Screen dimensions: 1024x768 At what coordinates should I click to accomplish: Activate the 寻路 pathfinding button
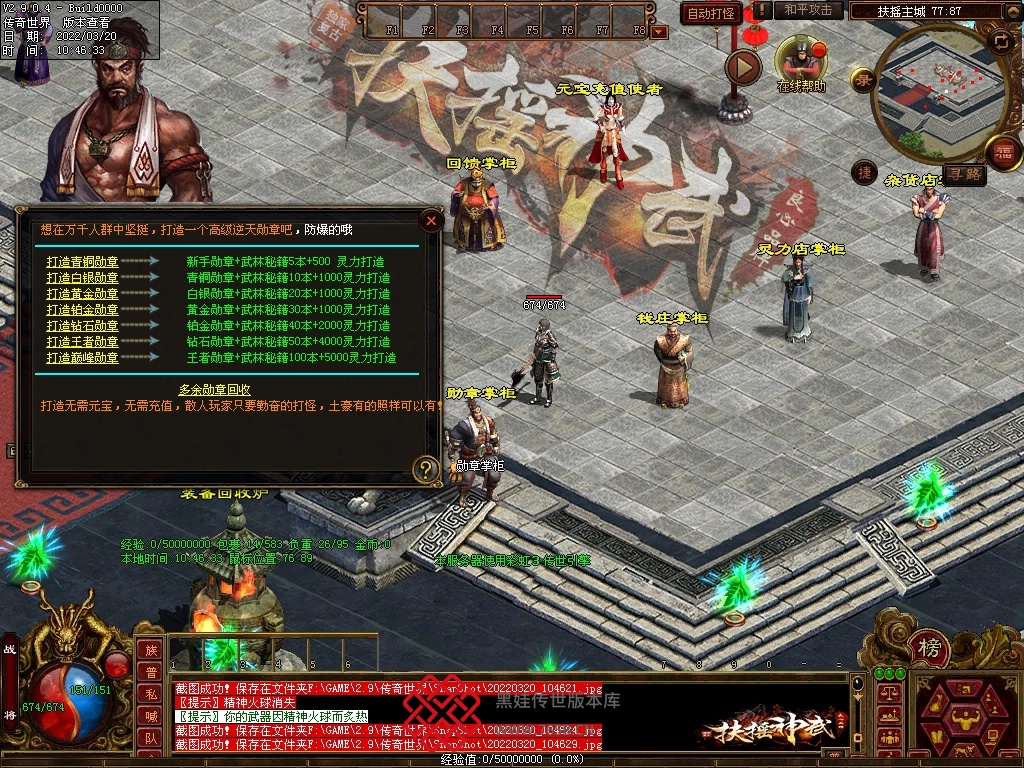pos(965,174)
